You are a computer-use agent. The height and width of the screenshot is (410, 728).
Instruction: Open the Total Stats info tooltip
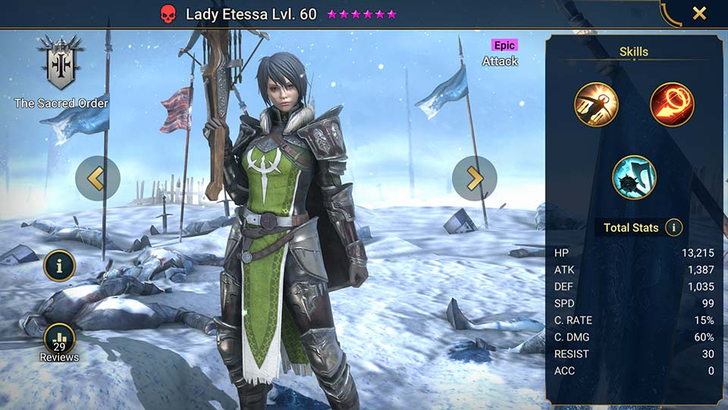point(674,228)
